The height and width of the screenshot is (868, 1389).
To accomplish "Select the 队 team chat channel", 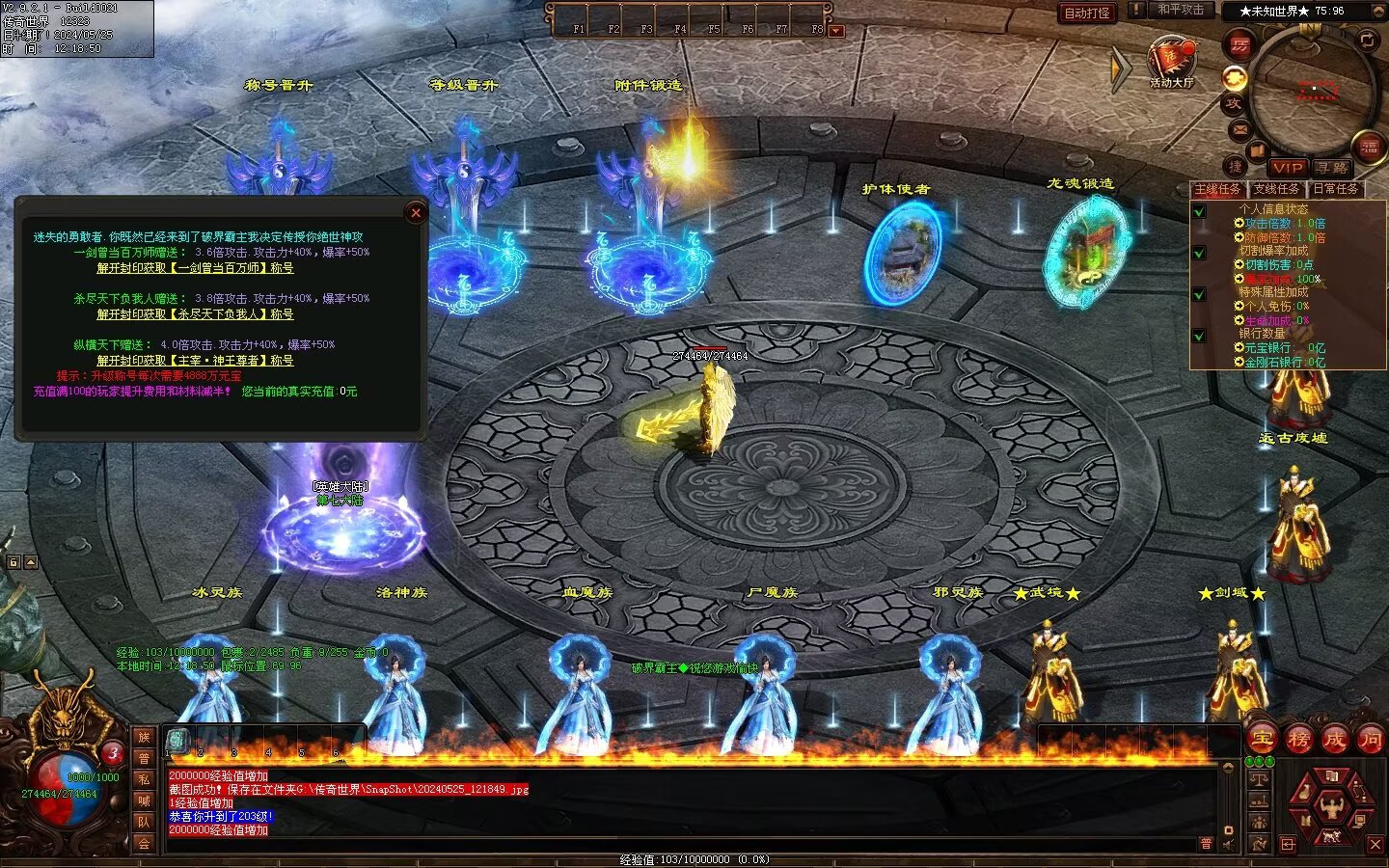I will [x=144, y=822].
